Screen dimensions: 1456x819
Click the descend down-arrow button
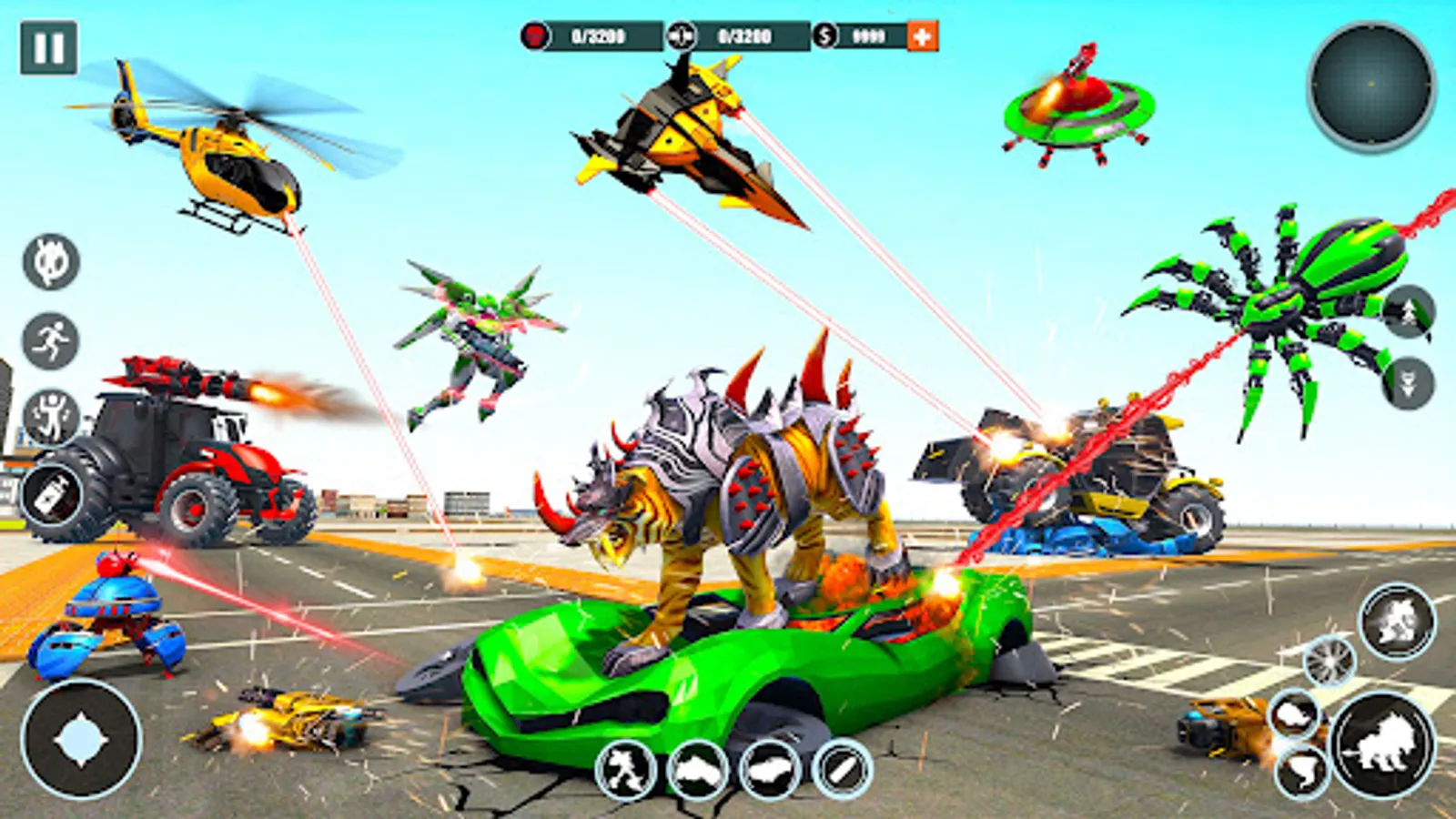click(x=1408, y=383)
